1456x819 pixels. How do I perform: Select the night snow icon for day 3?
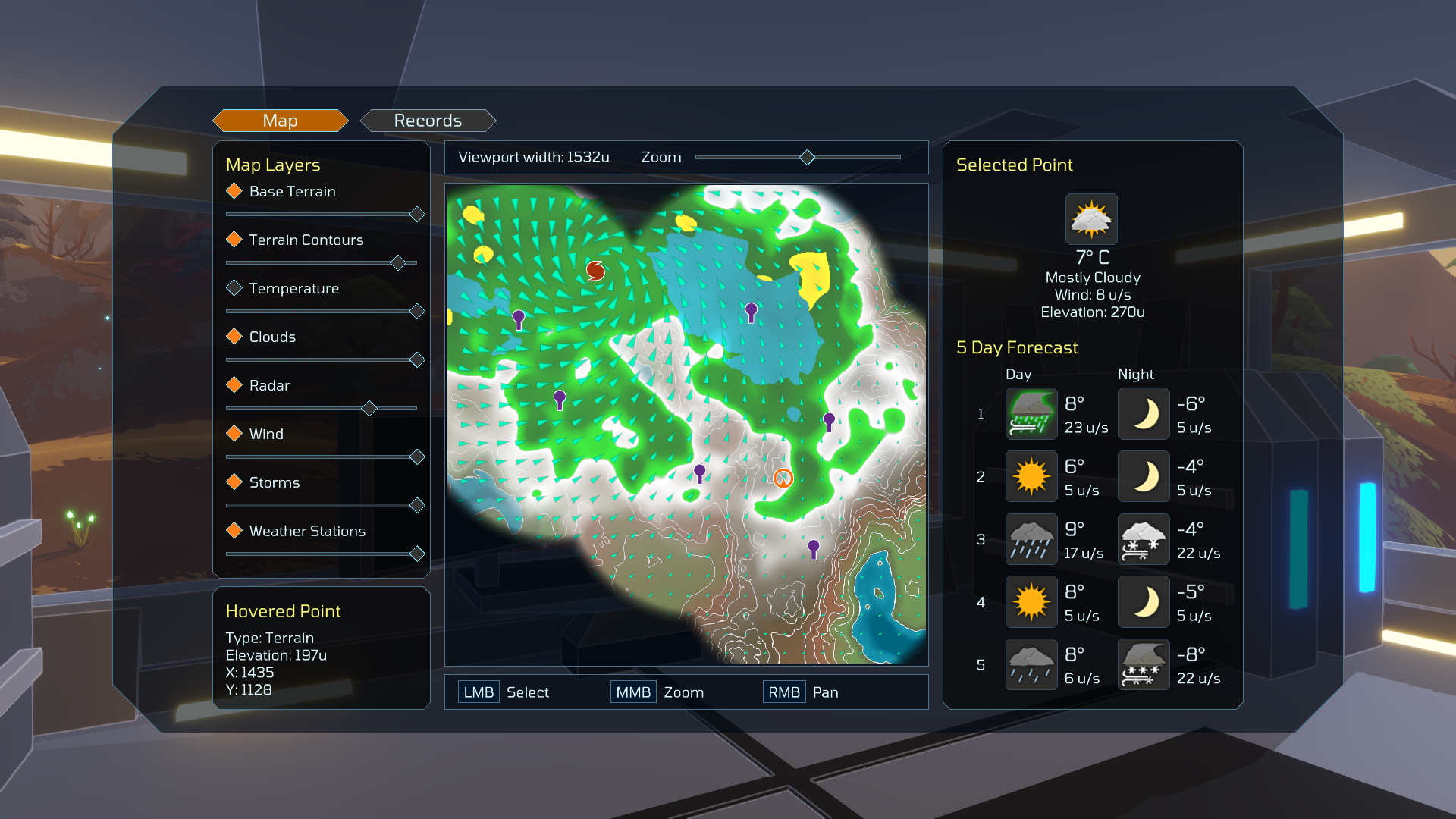pos(1144,539)
